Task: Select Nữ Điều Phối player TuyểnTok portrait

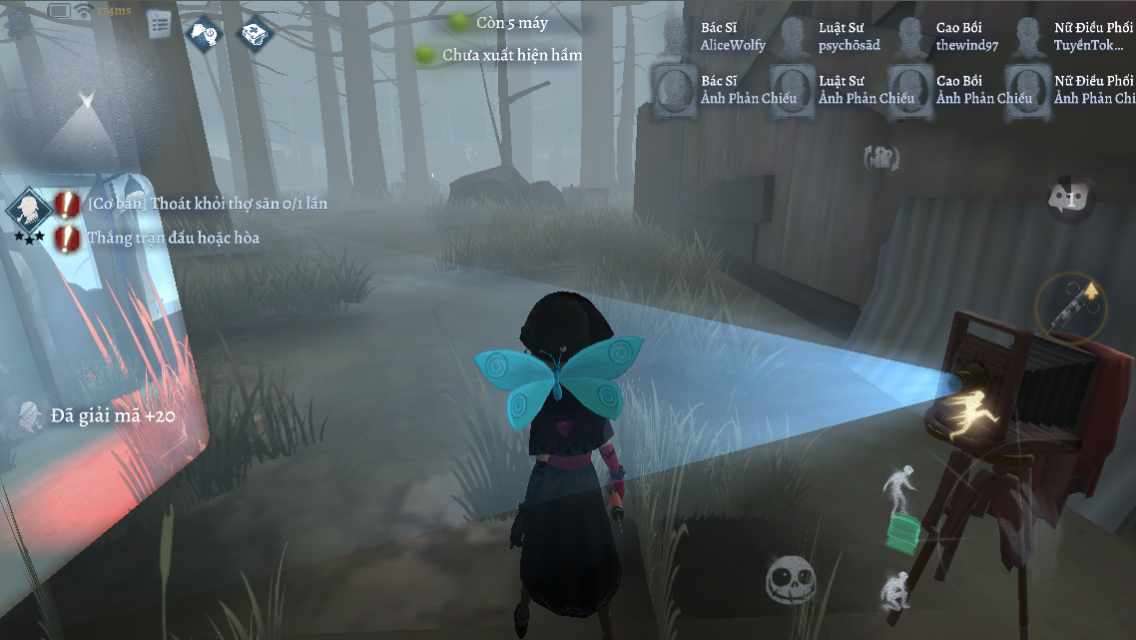Action: [x=1028, y=37]
